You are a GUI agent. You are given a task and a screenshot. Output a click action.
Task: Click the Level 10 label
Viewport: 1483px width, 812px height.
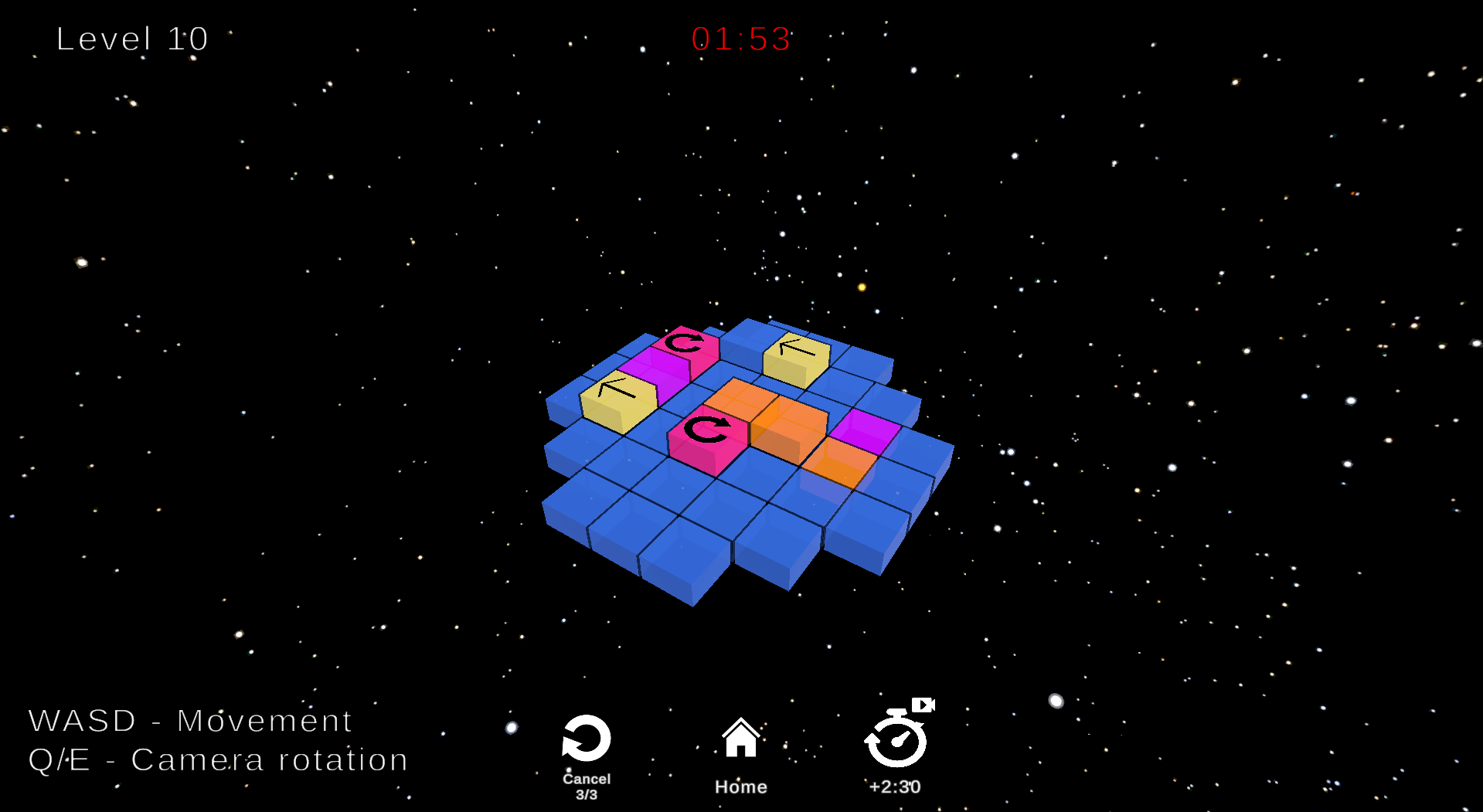(x=131, y=38)
